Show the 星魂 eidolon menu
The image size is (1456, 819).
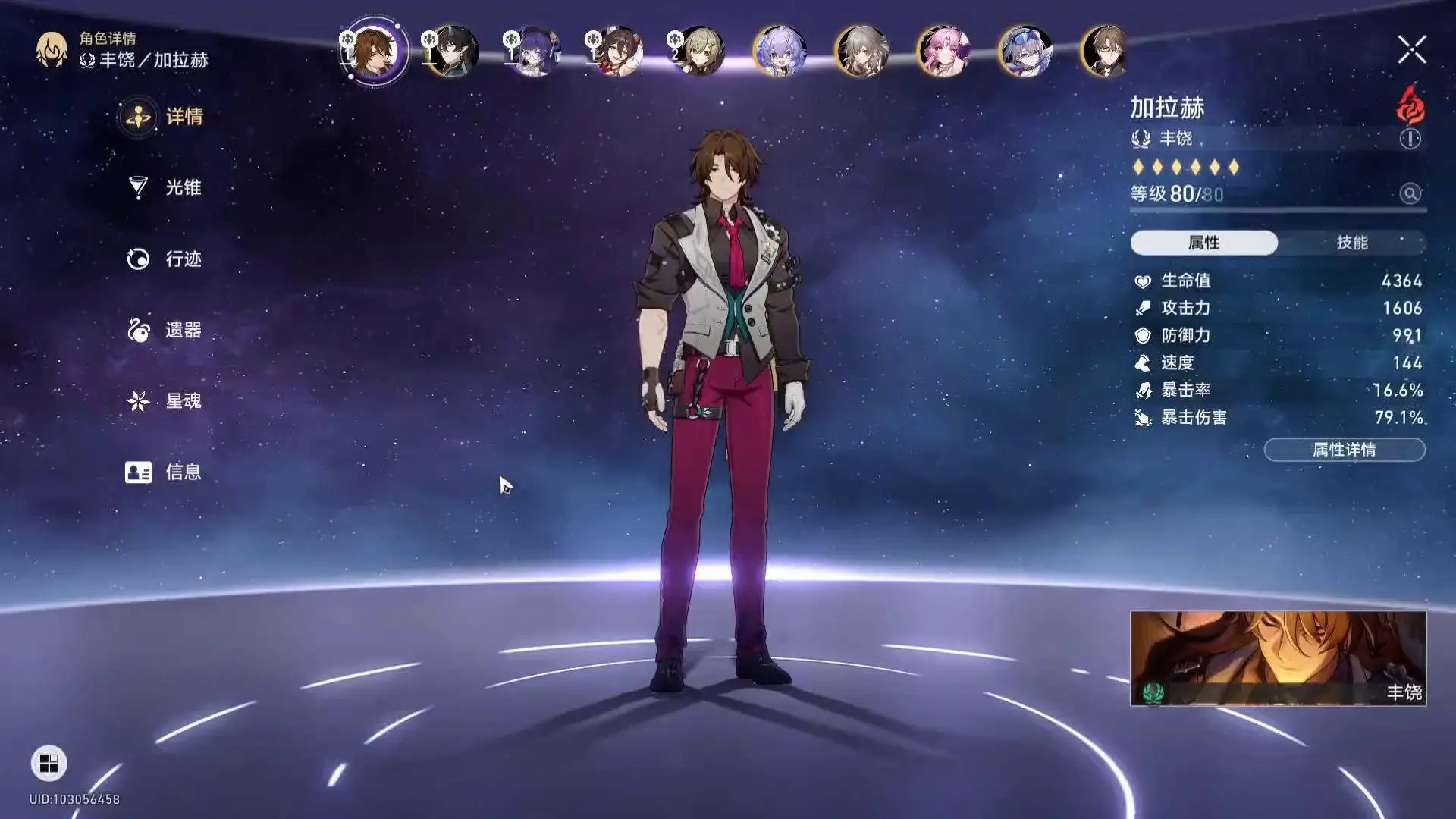(163, 400)
